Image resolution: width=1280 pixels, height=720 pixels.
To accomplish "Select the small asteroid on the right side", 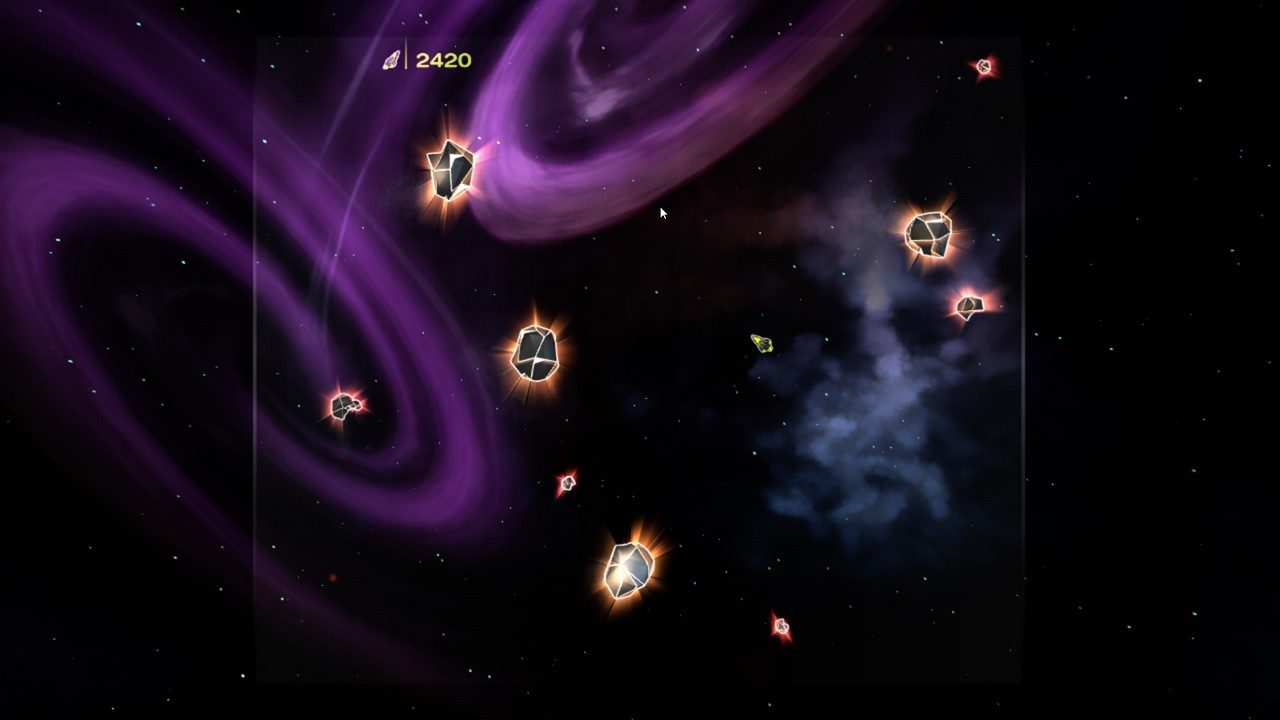I will [972, 306].
